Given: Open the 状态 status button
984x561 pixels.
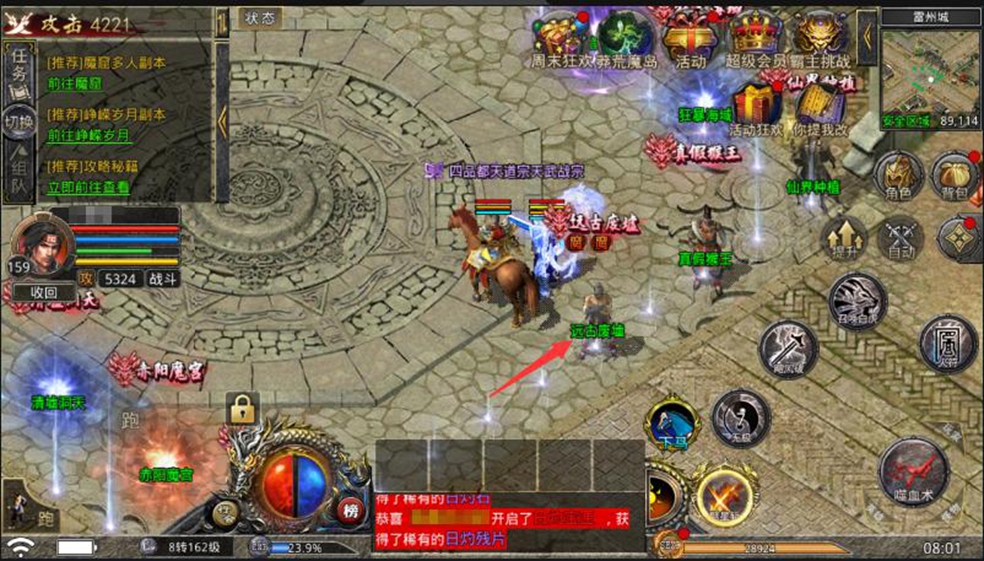Looking at the screenshot, I should pyautogui.click(x=260, y=17).
